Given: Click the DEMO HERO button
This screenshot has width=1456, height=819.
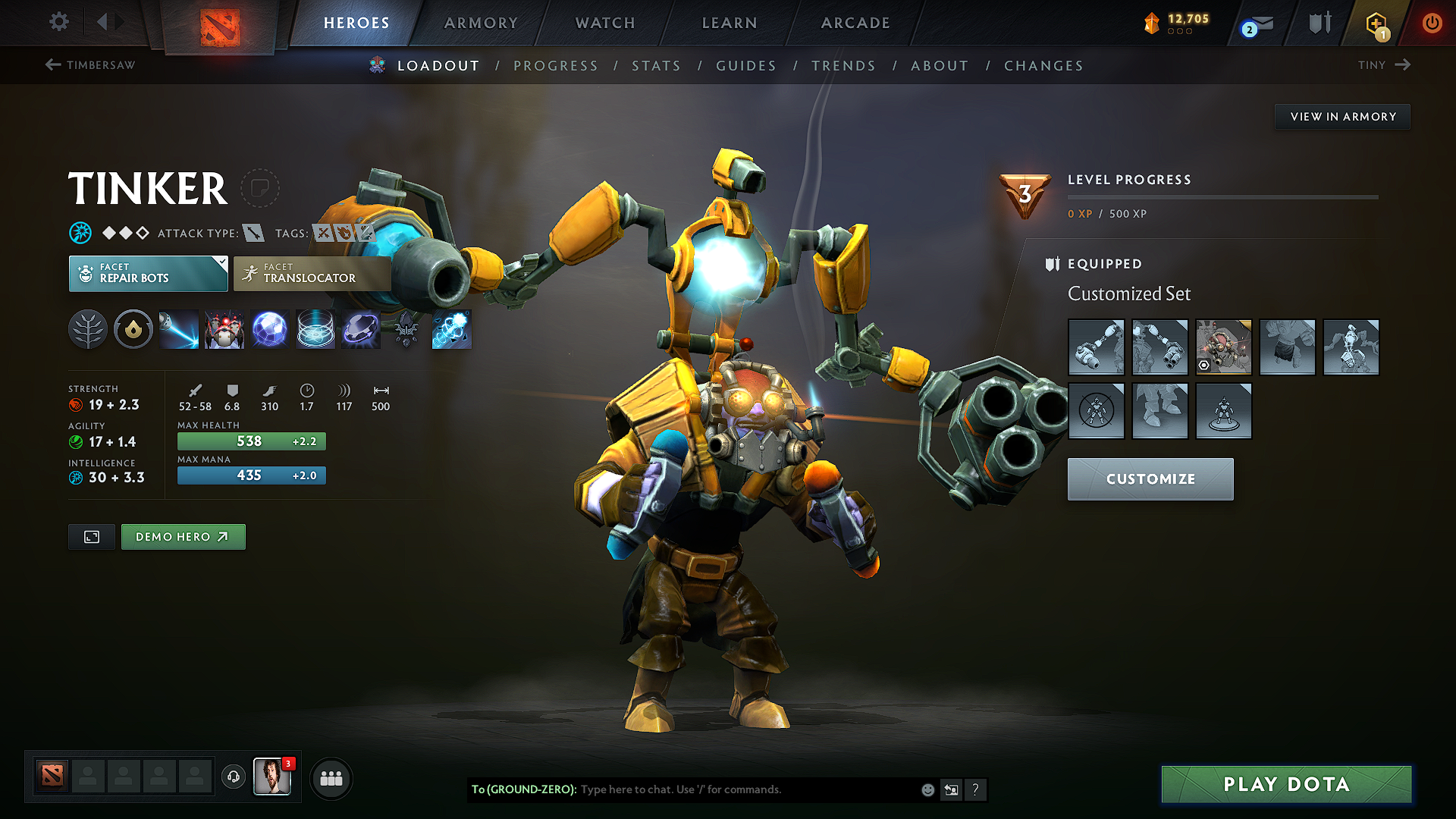Looking at the screenshot, I should point(183,536).
